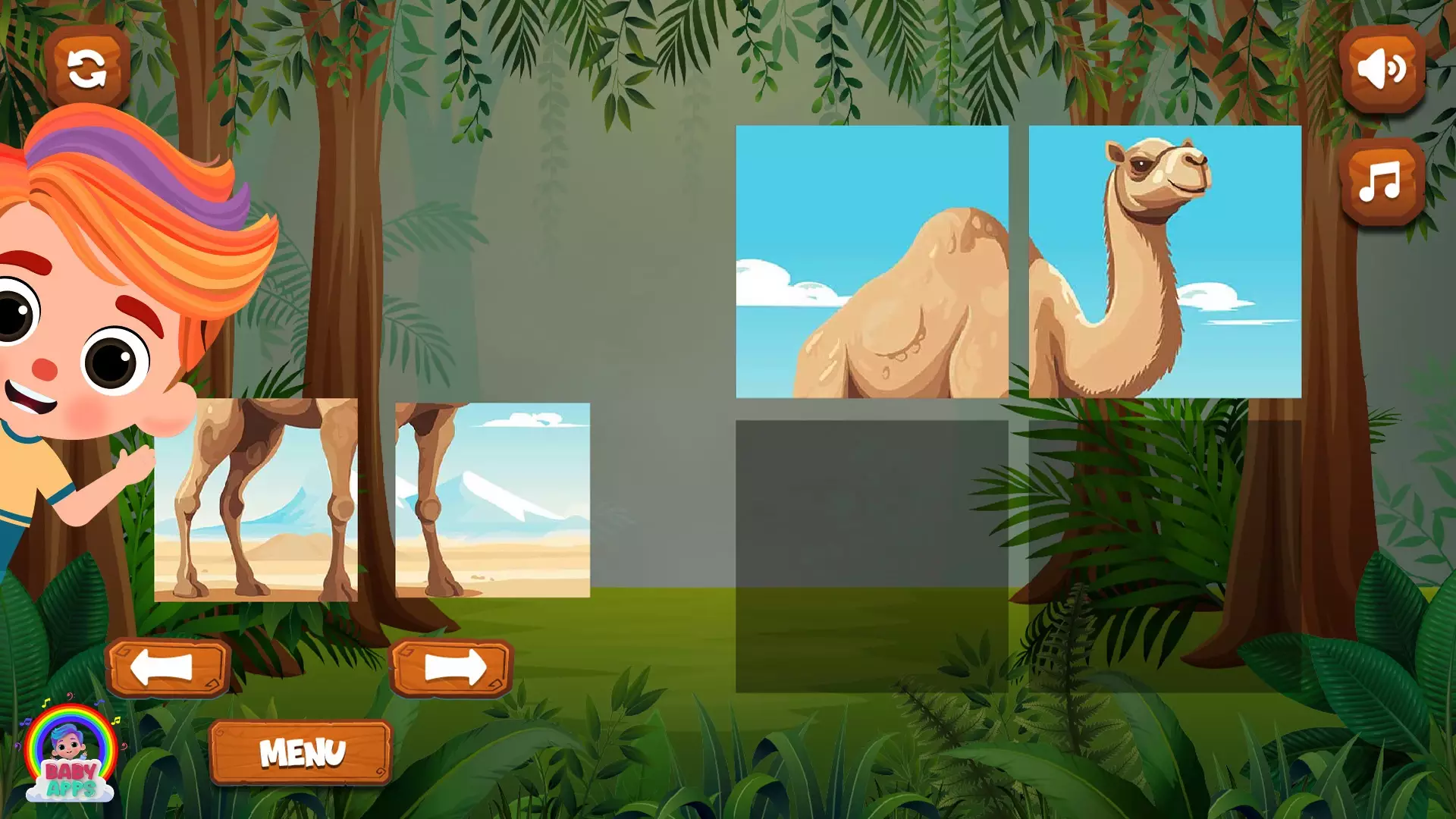Viewport: 1456px width, 819px height.
Task: Tap the volume icon in the upper right
Action: coord(1382,71)
